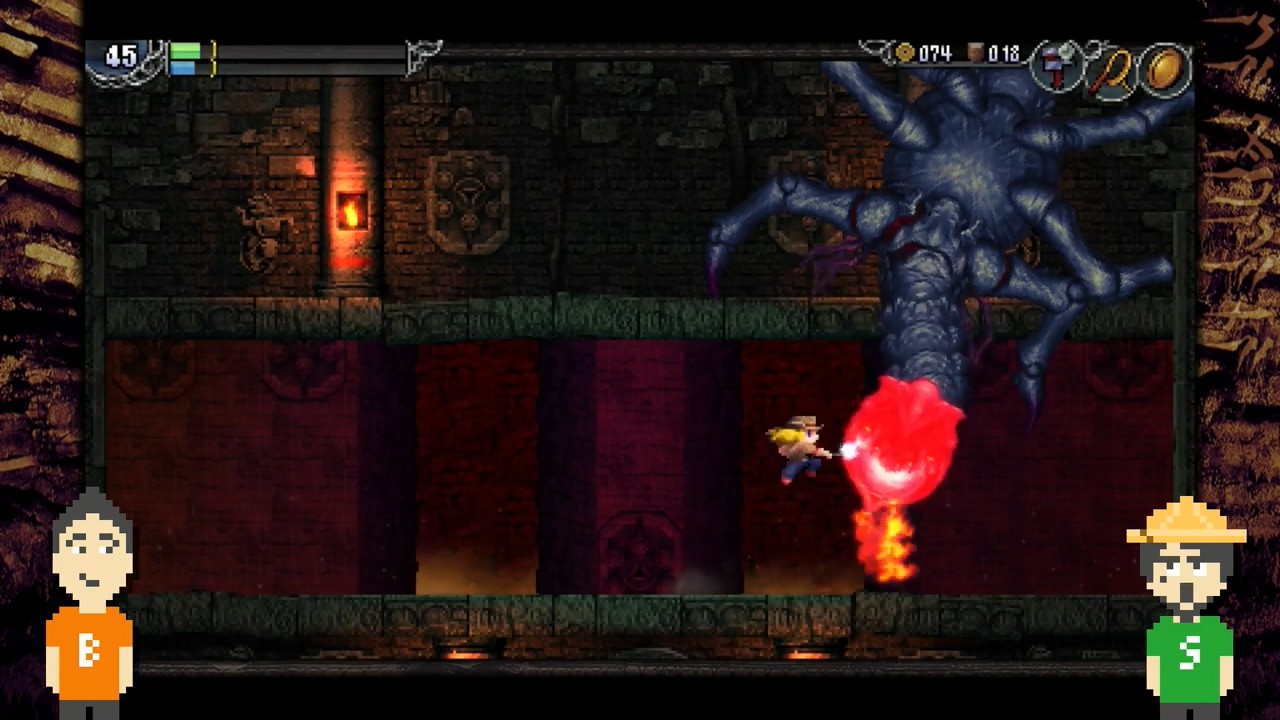Select the whip weapon icon
1280x720 pixels.
point(1114,71)
